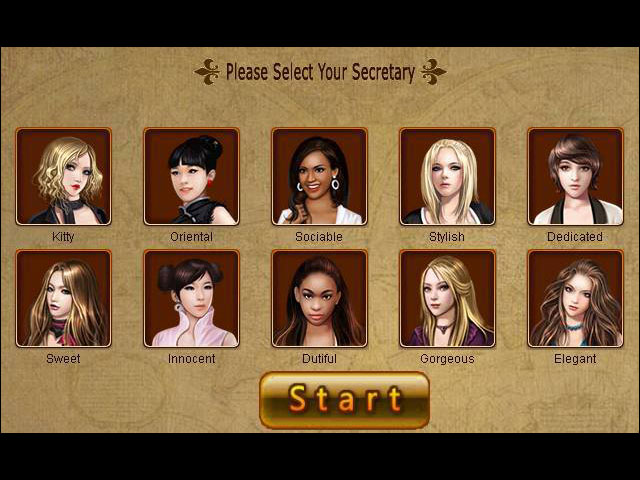Screen dimensions: 640x480
Task: Pick the Sociable secretary portrait
Action: pos(319,177)
